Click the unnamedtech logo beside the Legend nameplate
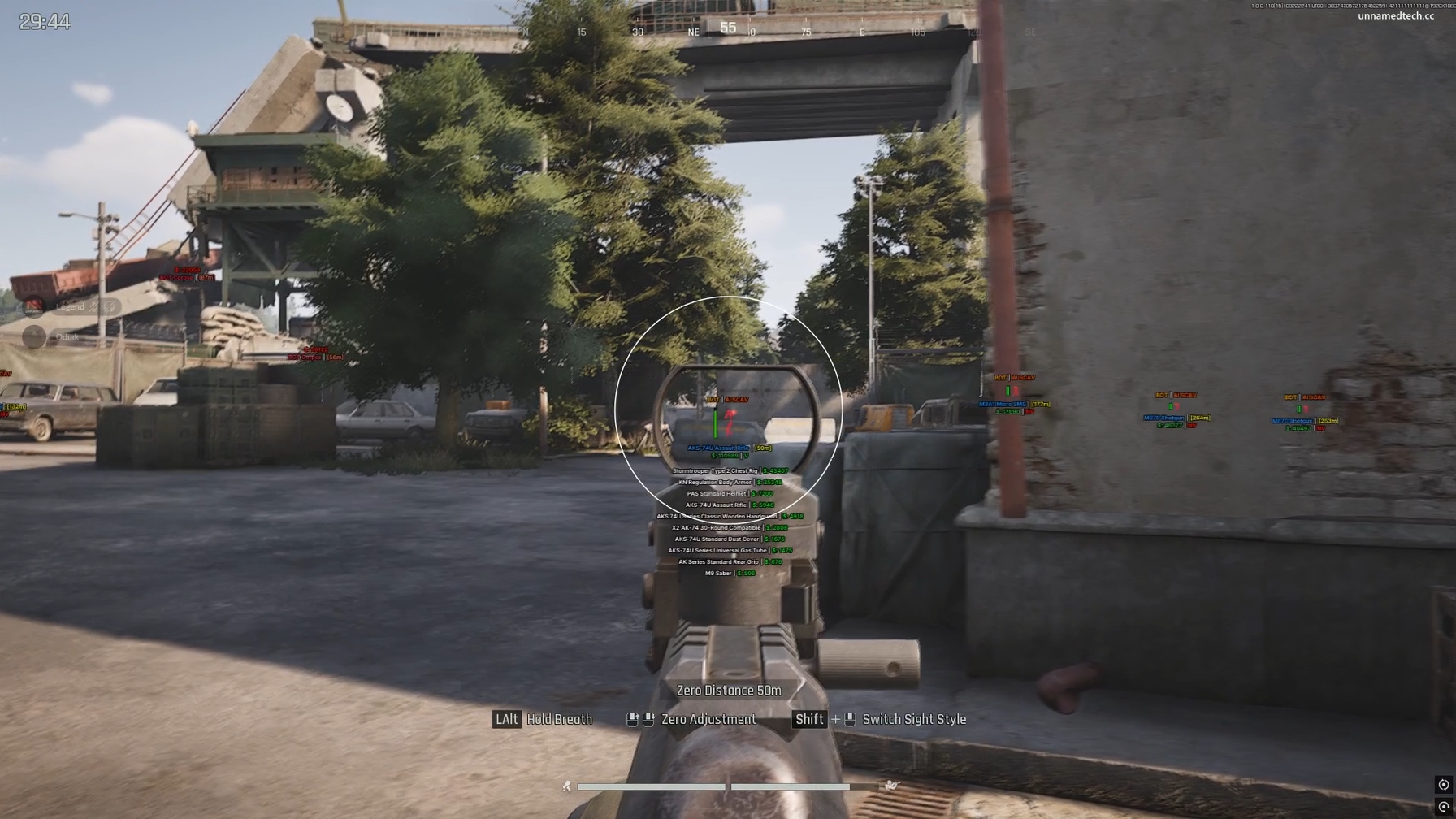1456x819 pixels. (x=32, y=307)
